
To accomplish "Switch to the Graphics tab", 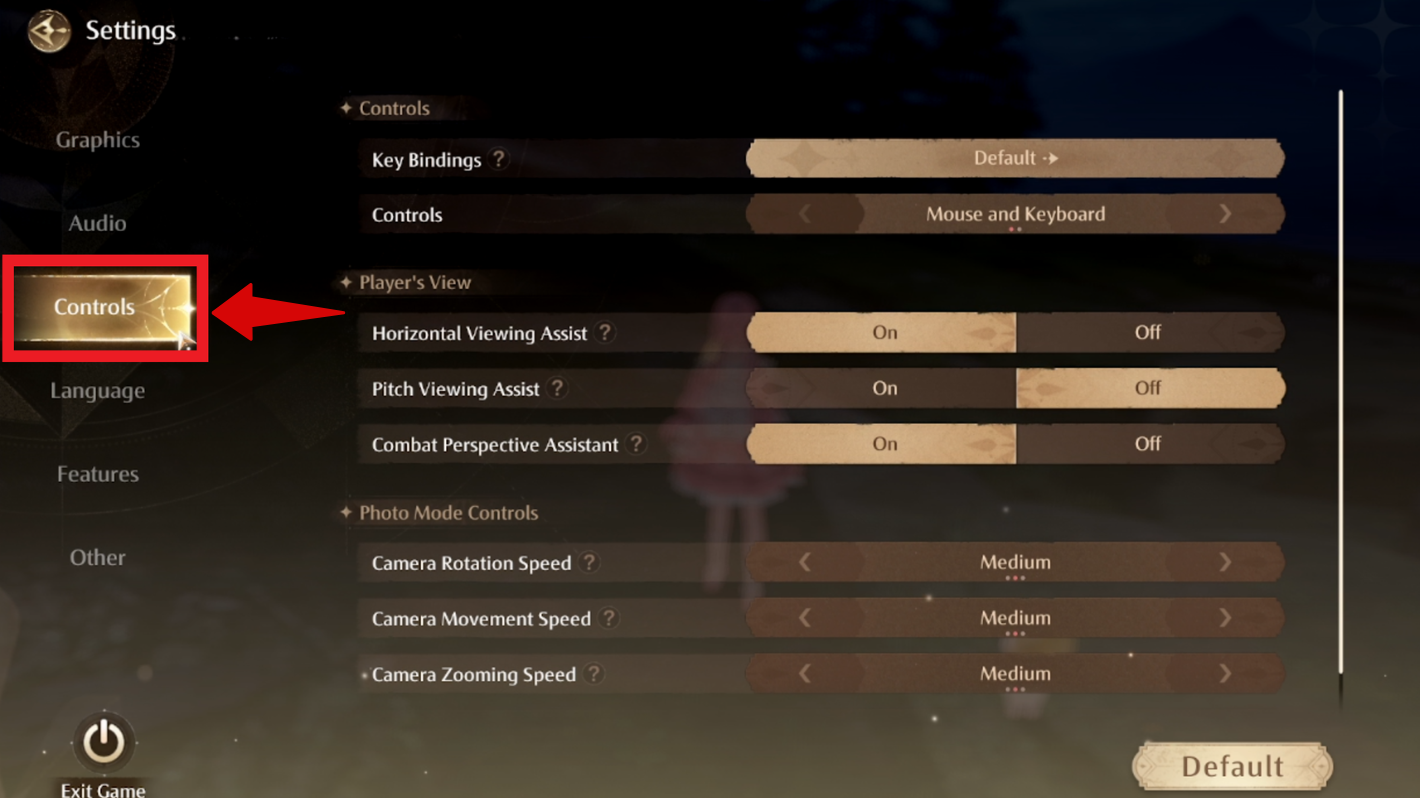I will pos(97,140).
